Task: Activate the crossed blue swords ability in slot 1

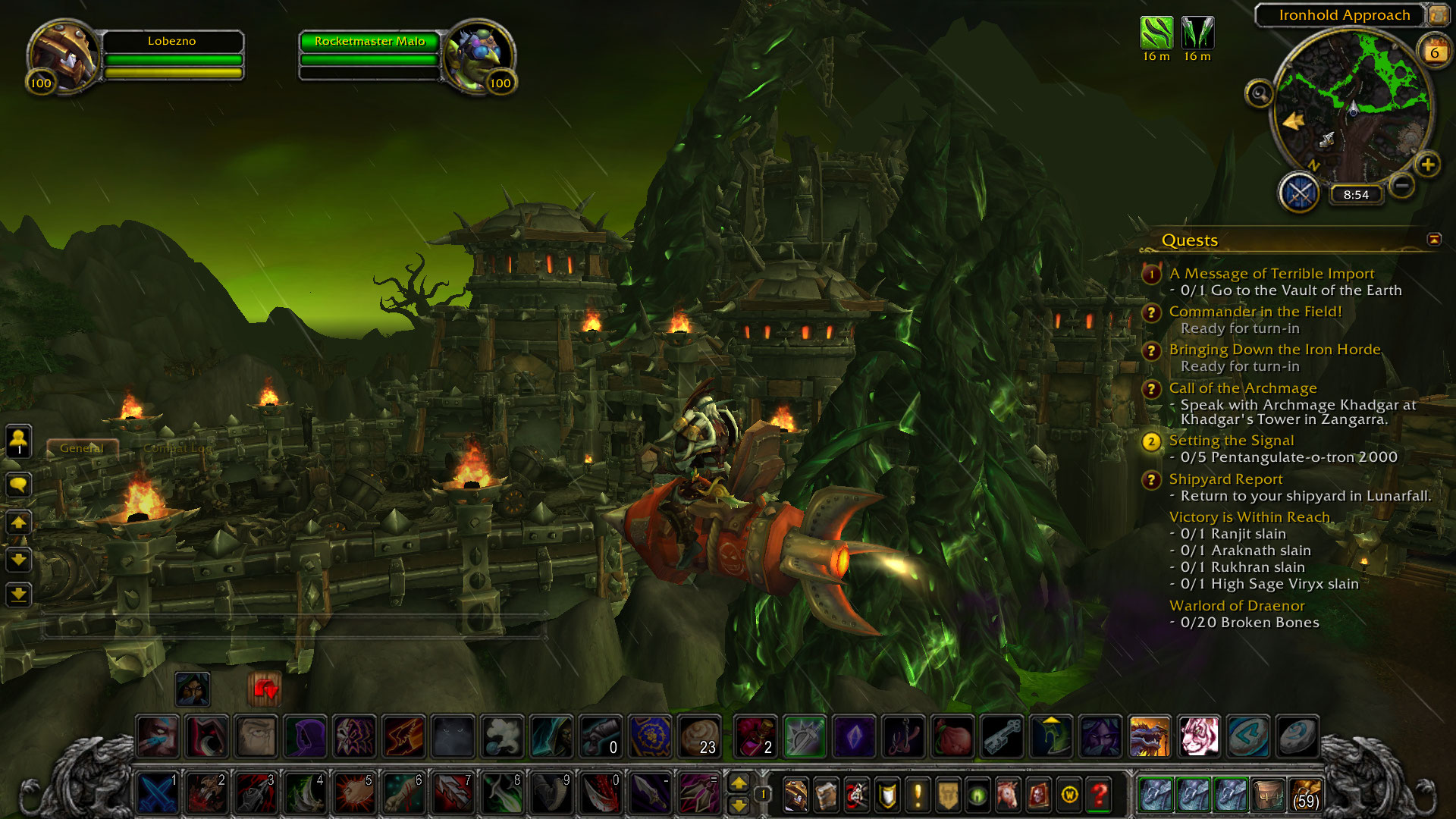Action: pos(158,794)
